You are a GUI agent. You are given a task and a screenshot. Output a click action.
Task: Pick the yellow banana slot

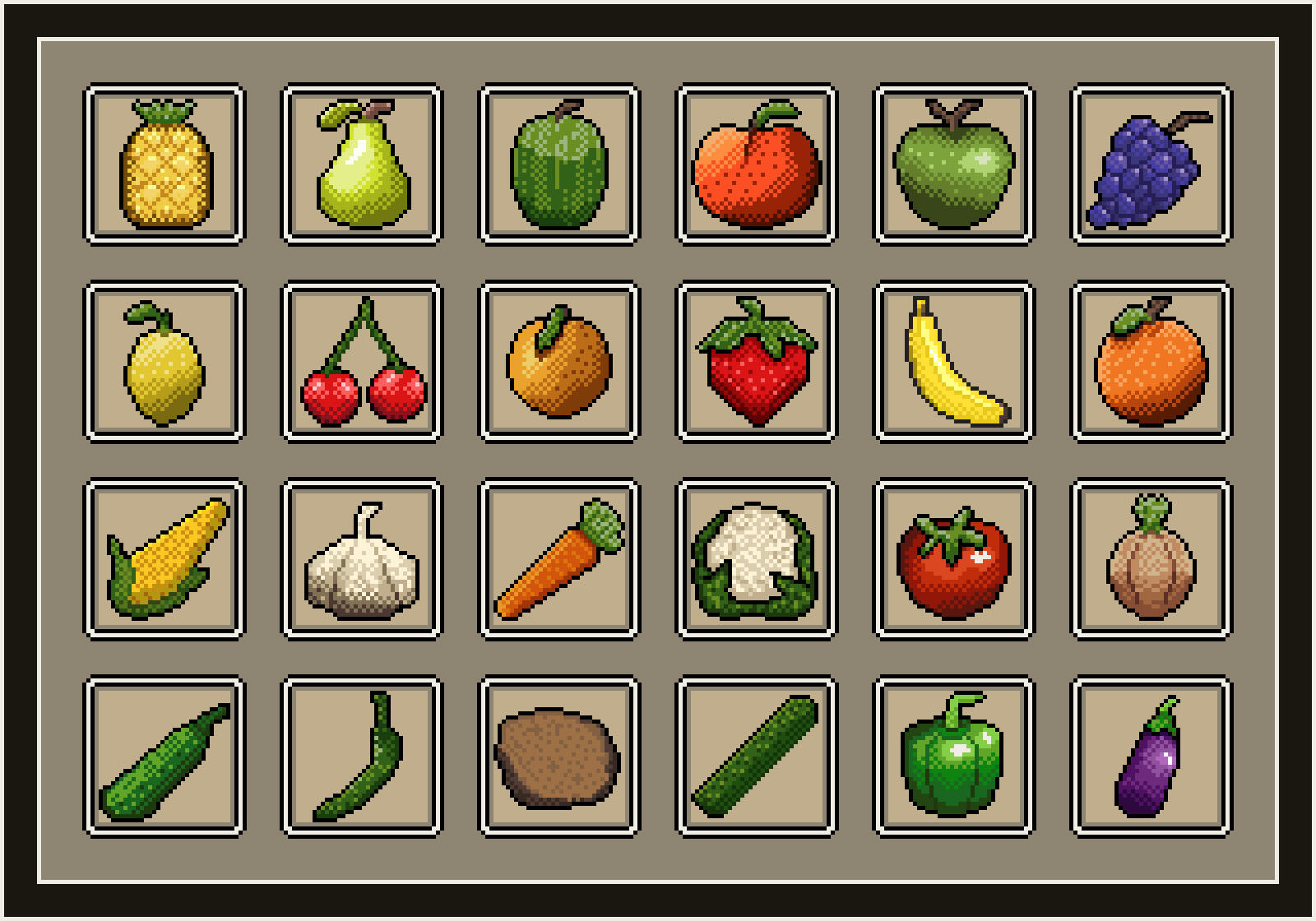click(x=954, y=362)
